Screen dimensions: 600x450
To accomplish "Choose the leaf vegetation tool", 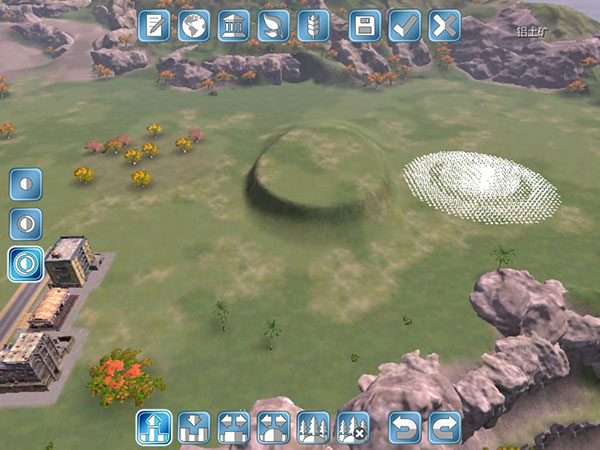I will 274,26.
